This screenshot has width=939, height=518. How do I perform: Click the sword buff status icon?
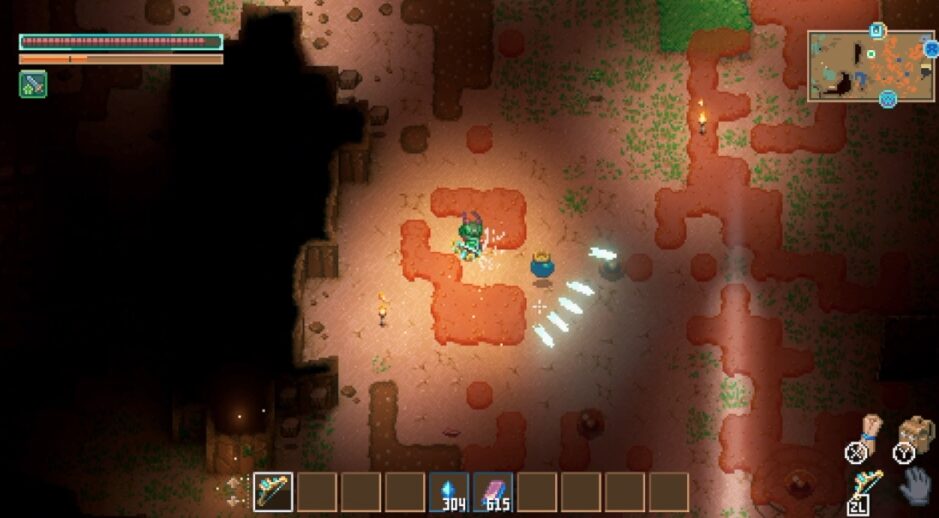coord(33,85)
